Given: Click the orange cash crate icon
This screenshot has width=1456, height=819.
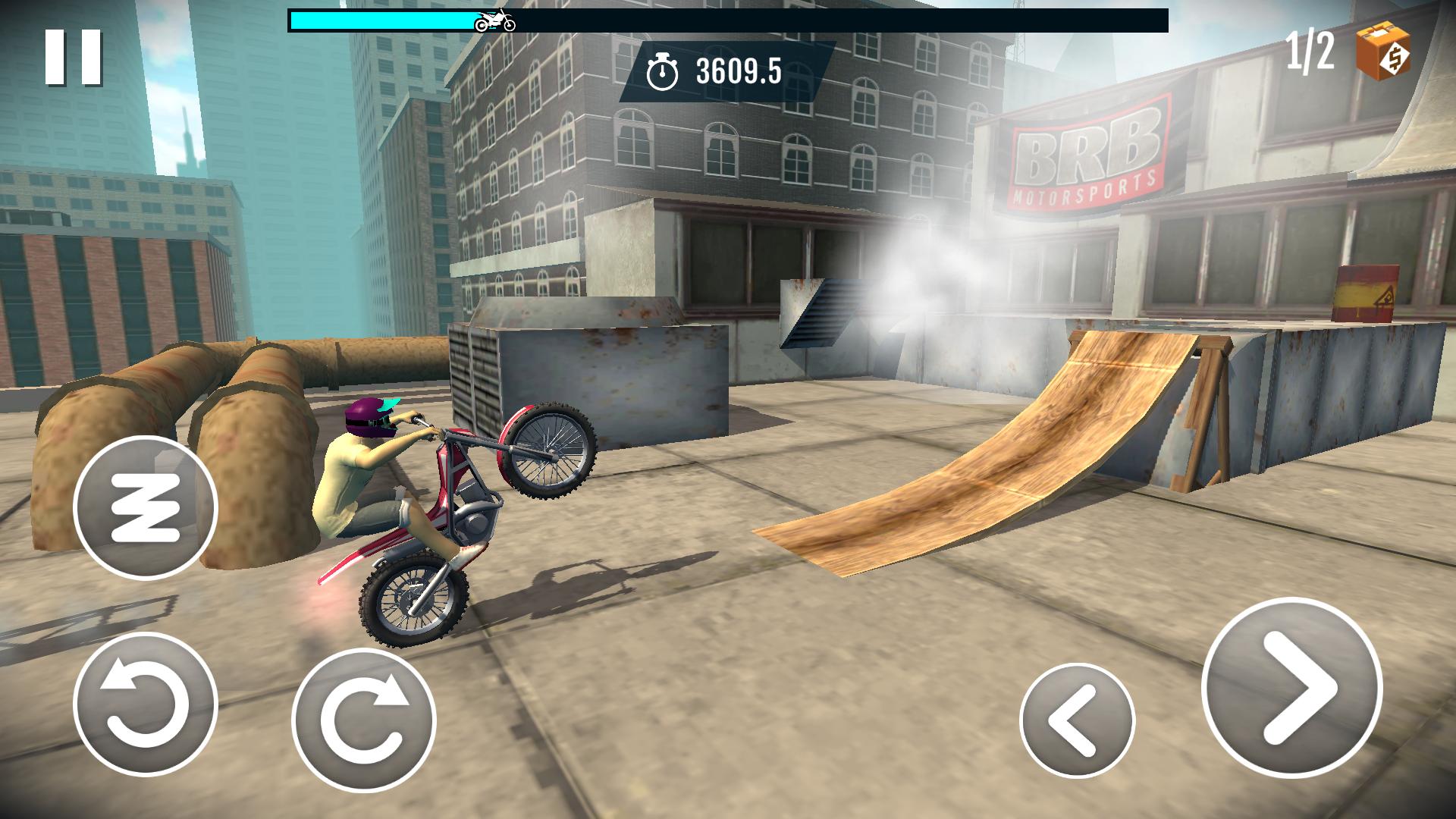Looking at the screenshot, I should [x=1383, y=50].
